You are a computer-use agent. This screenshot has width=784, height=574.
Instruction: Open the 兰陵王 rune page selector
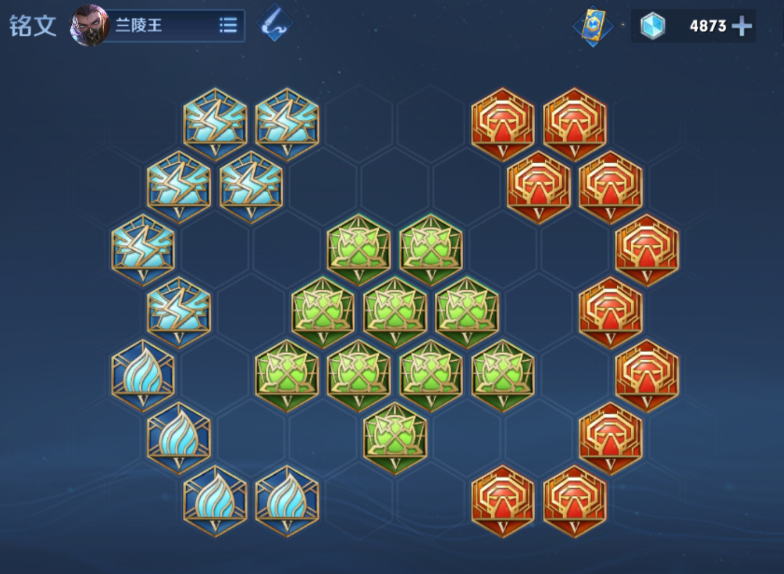[228, 26]
